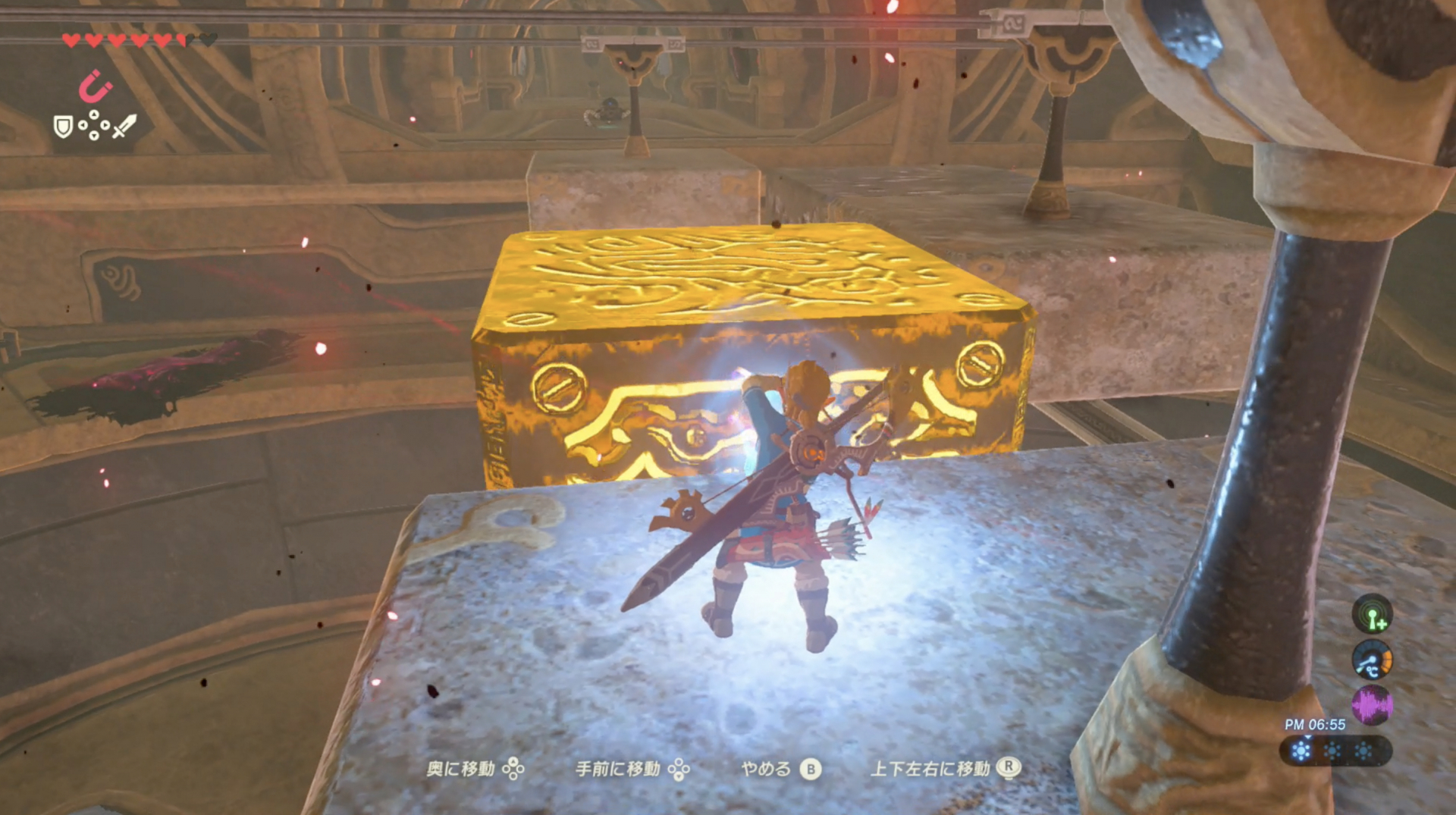Toggle the rightmost weather forecast snowflake

click(x=1363, y=750)
